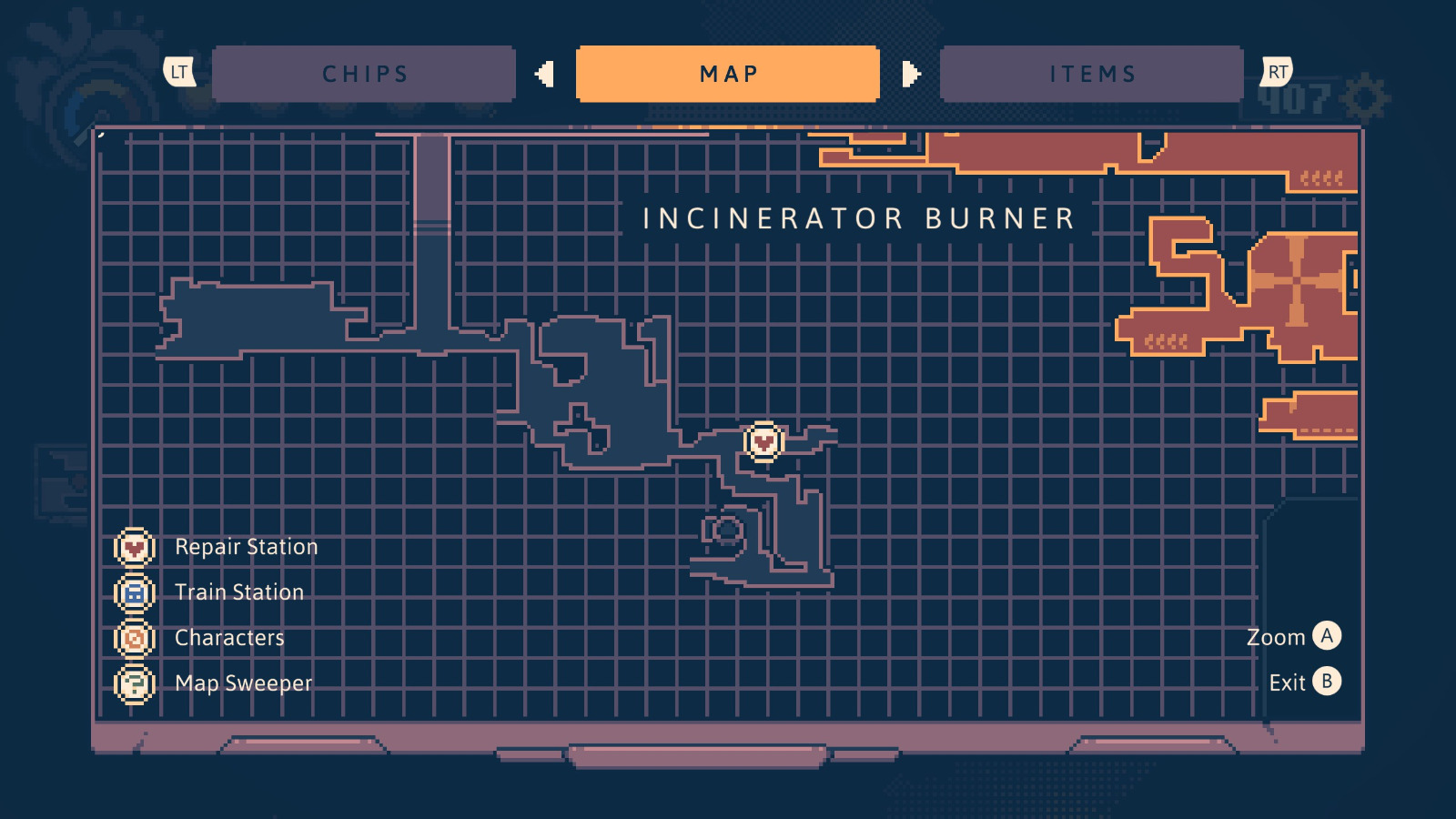Viewport: 1456px width, 819px height.
Task: Click the Repair Station marker on the map
Action: [x=763, y=440]
